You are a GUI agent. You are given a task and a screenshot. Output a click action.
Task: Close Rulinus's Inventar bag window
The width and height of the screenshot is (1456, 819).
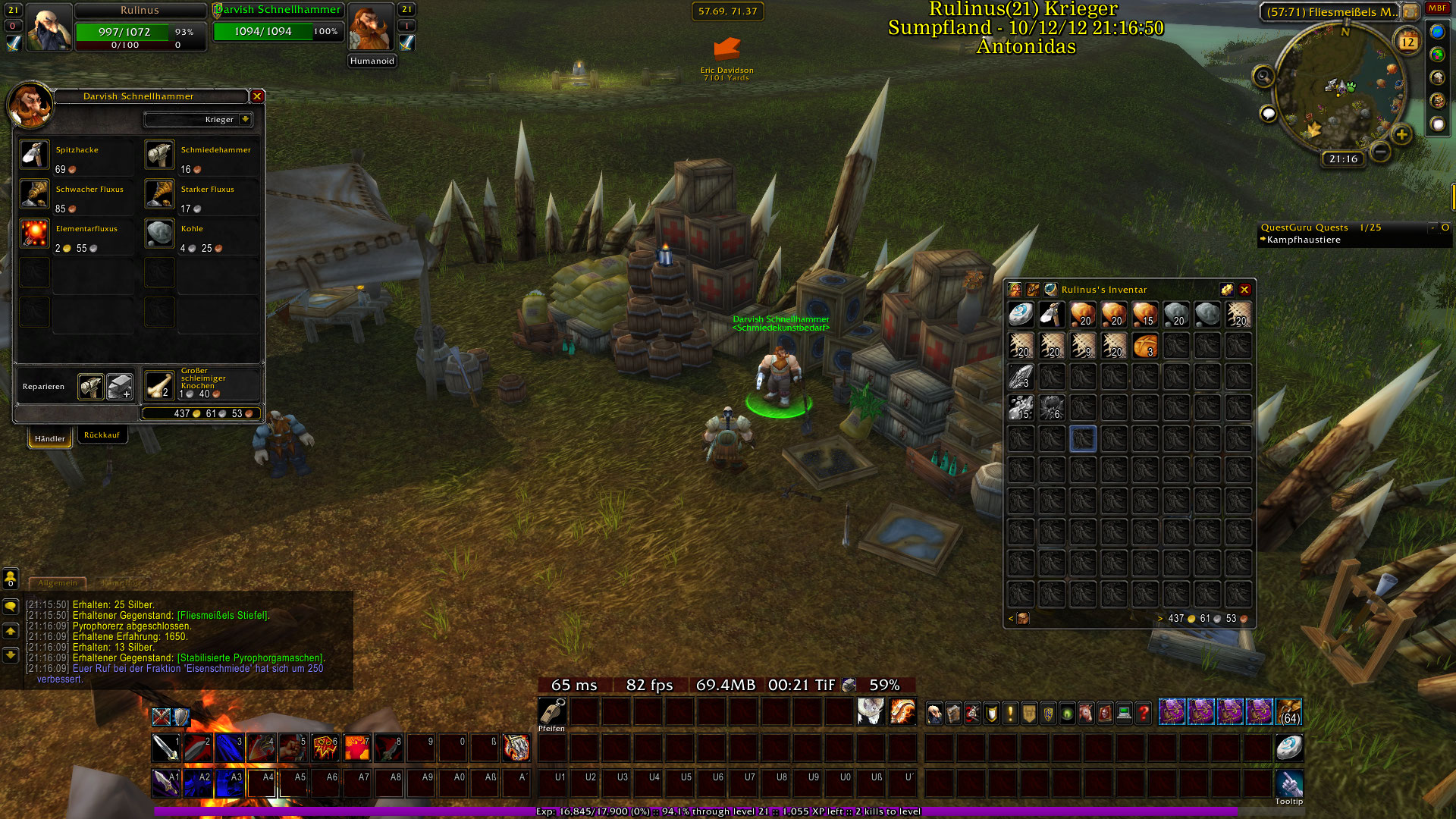pos(1244,290)
